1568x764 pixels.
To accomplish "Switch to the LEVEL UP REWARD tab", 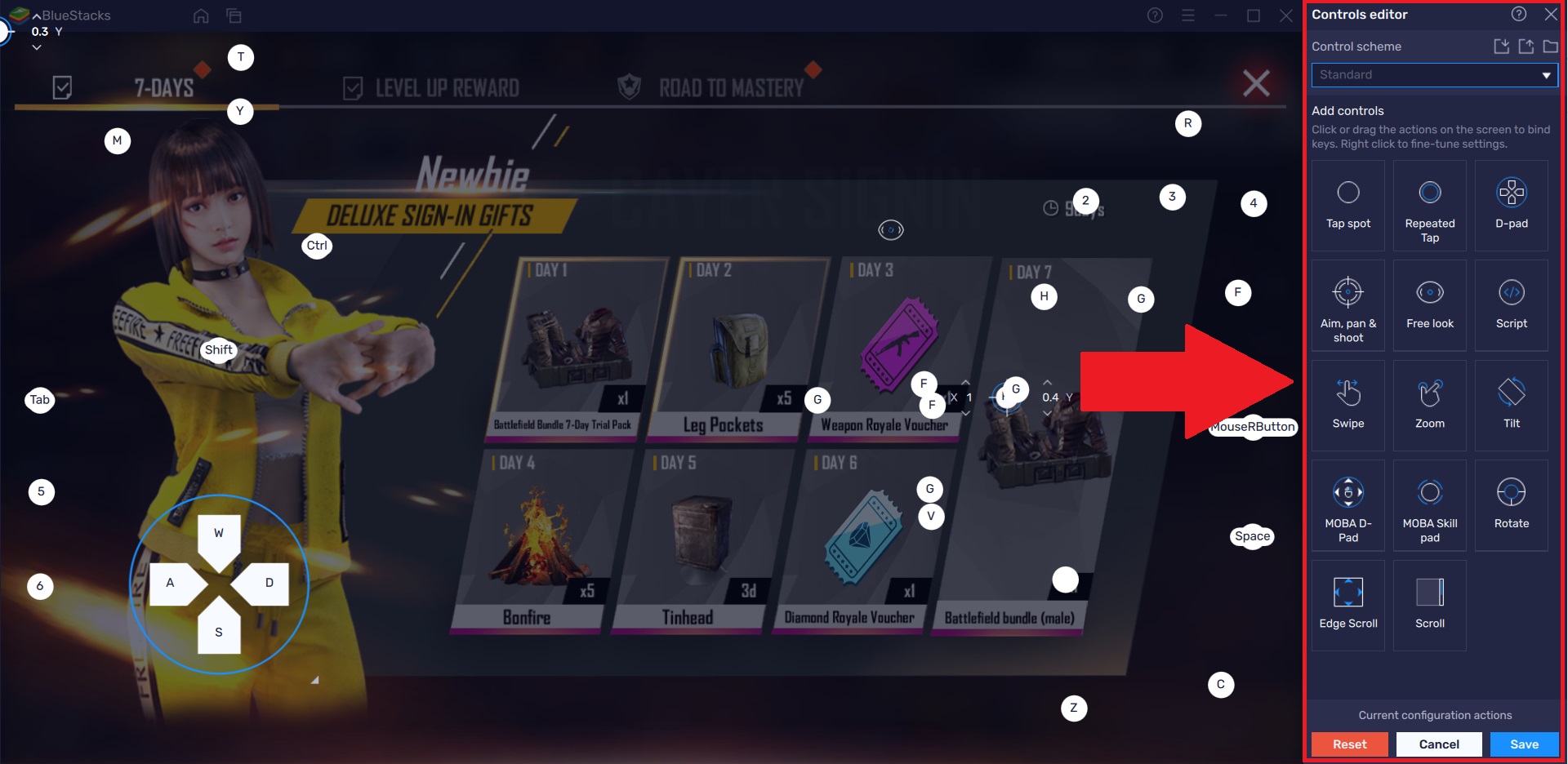I will pos(446,87).
